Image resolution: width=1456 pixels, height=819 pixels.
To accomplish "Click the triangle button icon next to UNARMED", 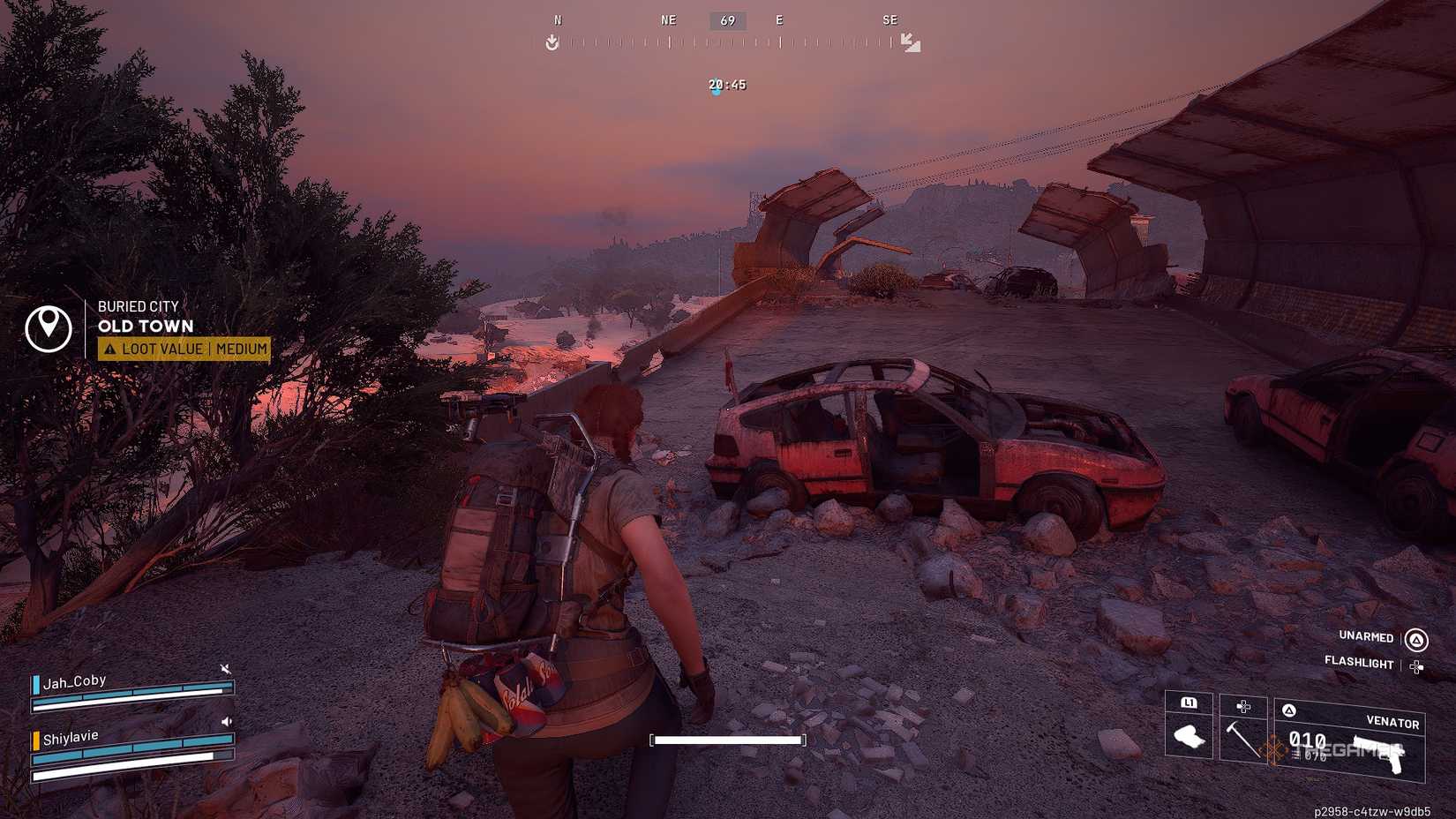I will (x=1415, y=638).
